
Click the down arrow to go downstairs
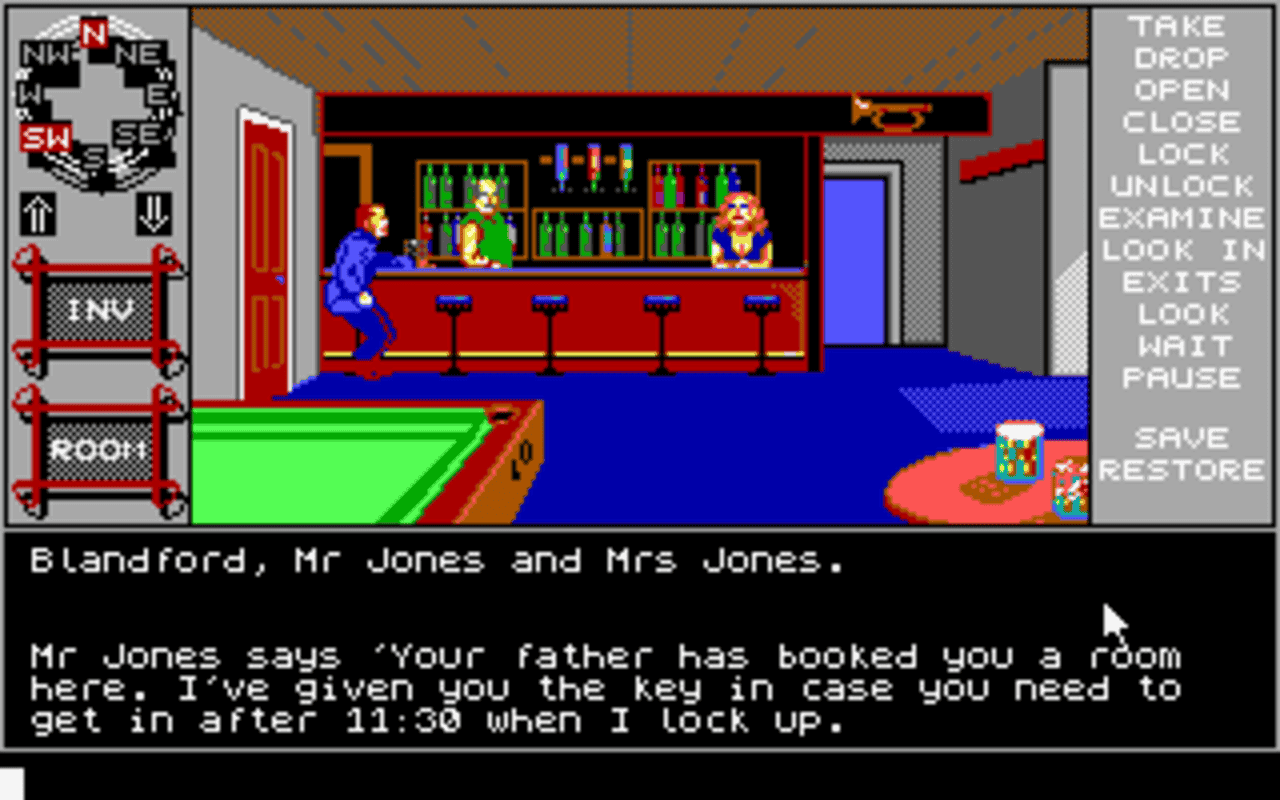[152, 215]
